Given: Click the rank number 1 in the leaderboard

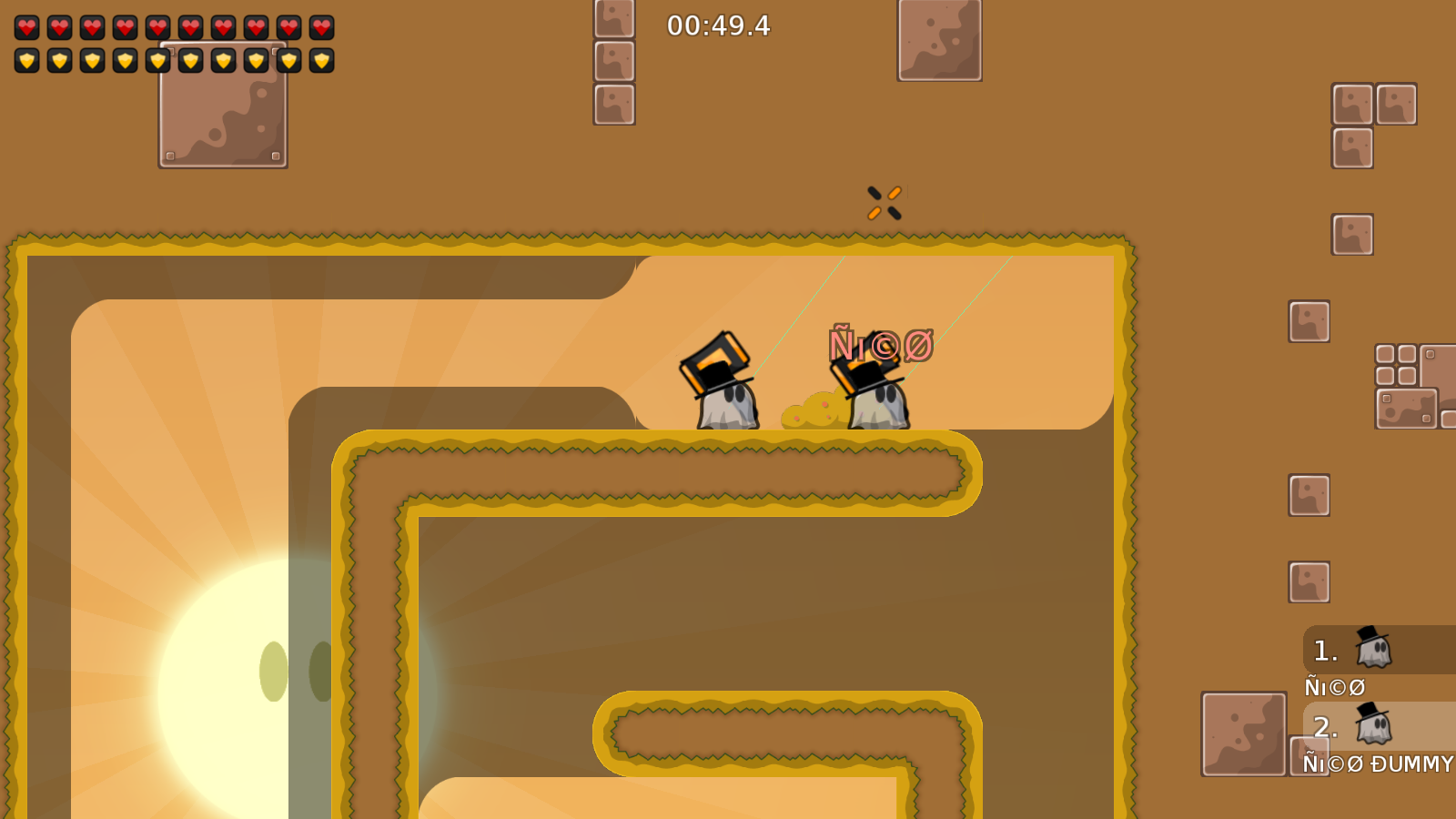Looking at the screenshot, I should pyautogui.click(x=1324, y=650).
